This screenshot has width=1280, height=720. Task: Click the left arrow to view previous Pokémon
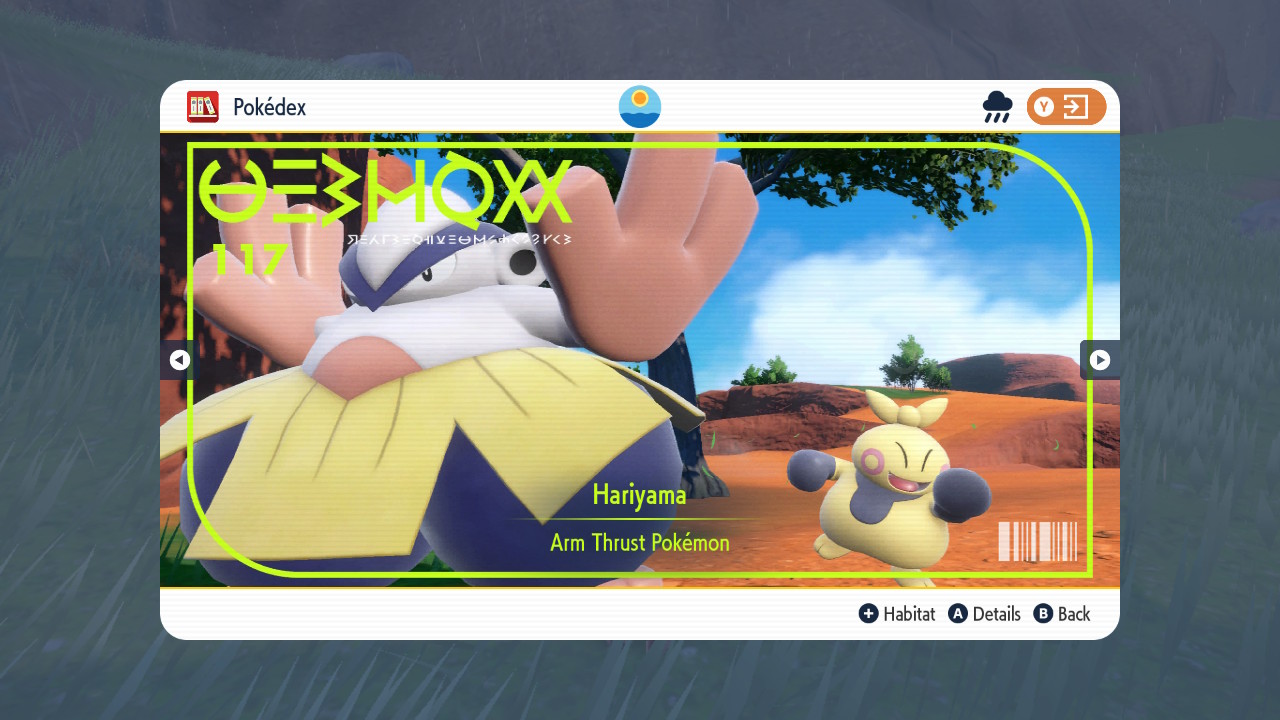178,360
